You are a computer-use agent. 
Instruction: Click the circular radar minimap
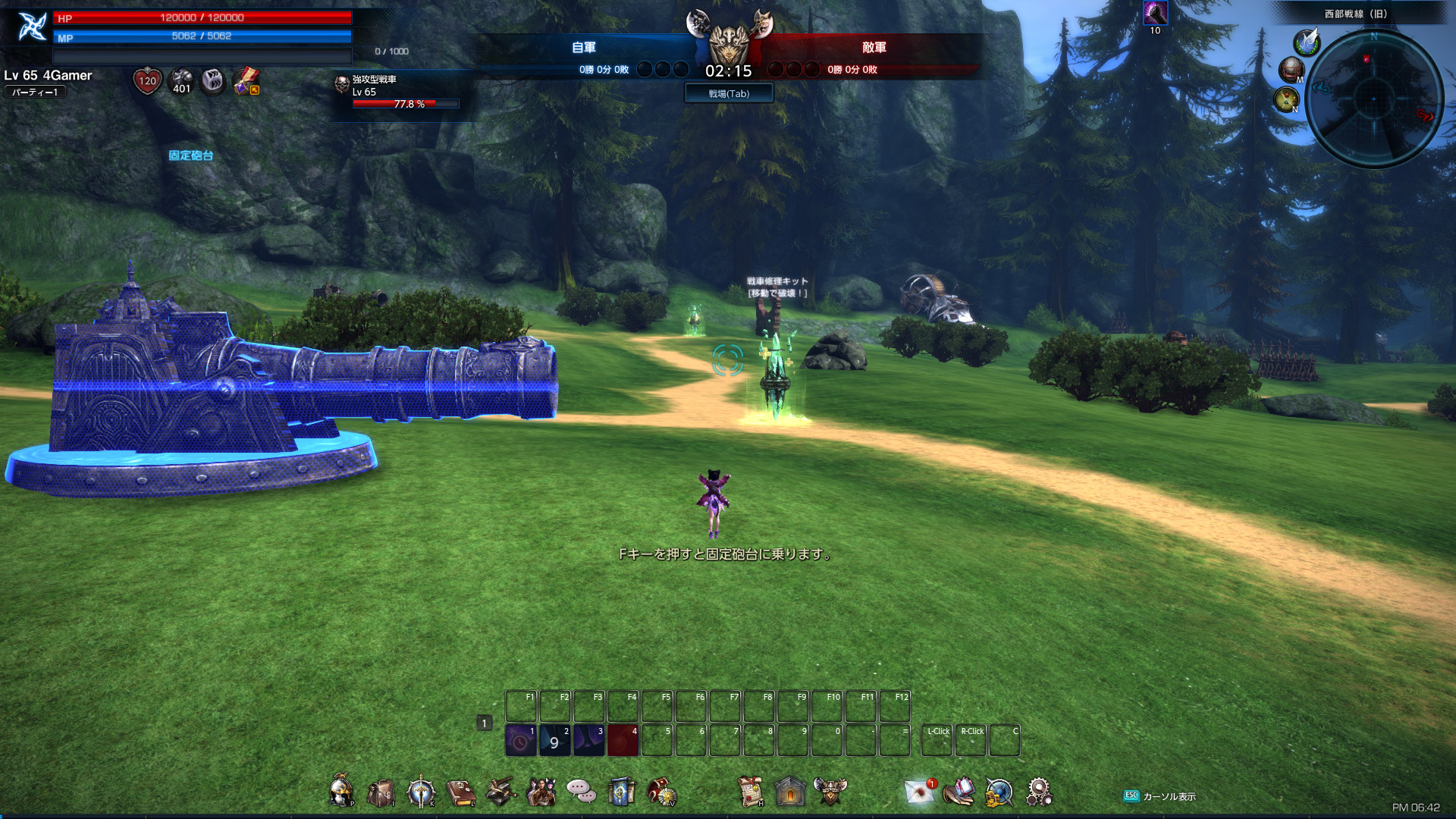pyautogui.click(x=1373, y=99)
